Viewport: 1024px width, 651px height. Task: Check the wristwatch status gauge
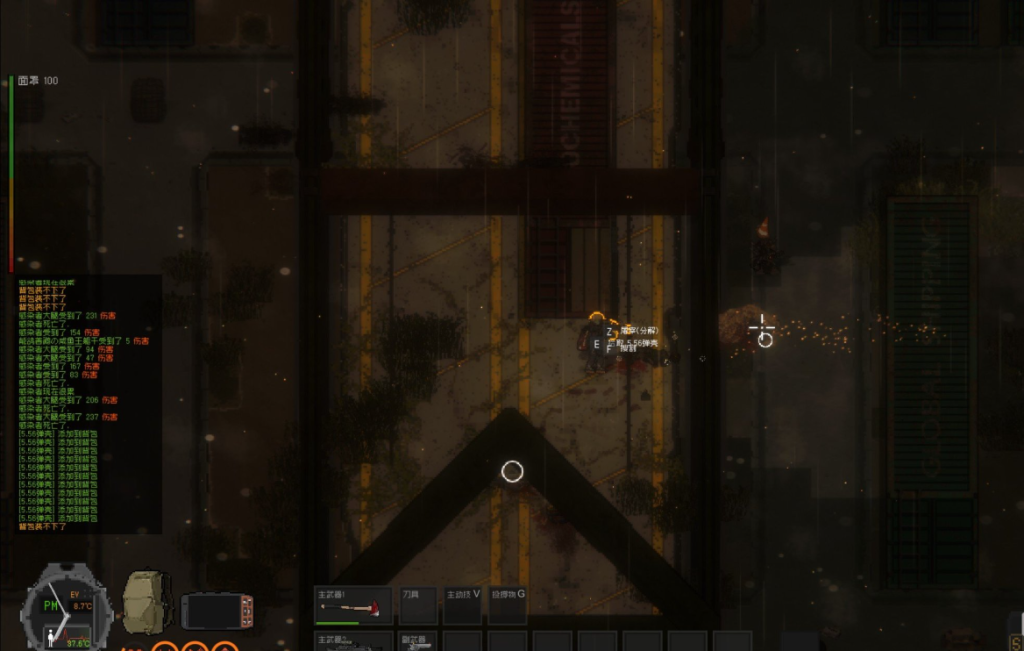click(x=63, y=608)
